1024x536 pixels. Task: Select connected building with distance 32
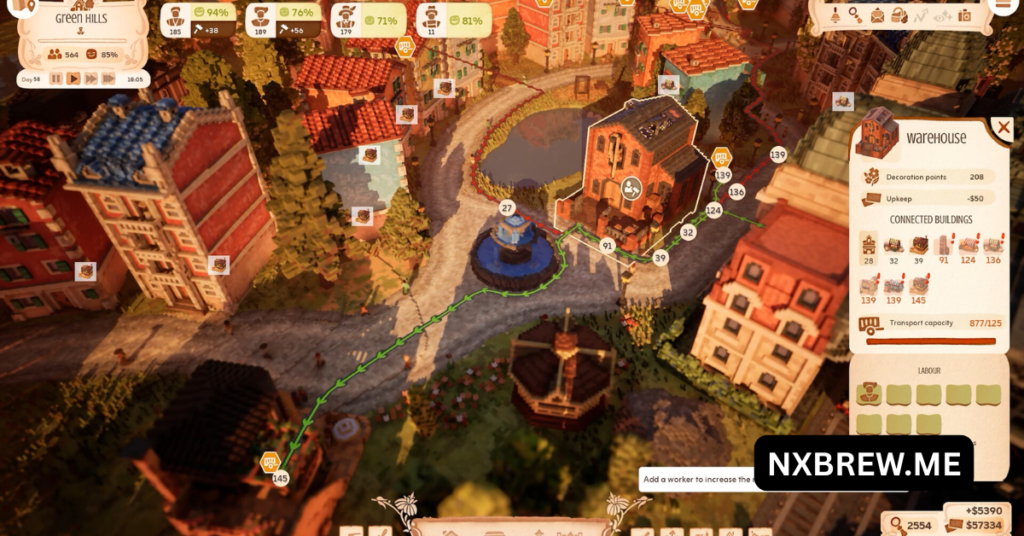[x=894, y=246]
